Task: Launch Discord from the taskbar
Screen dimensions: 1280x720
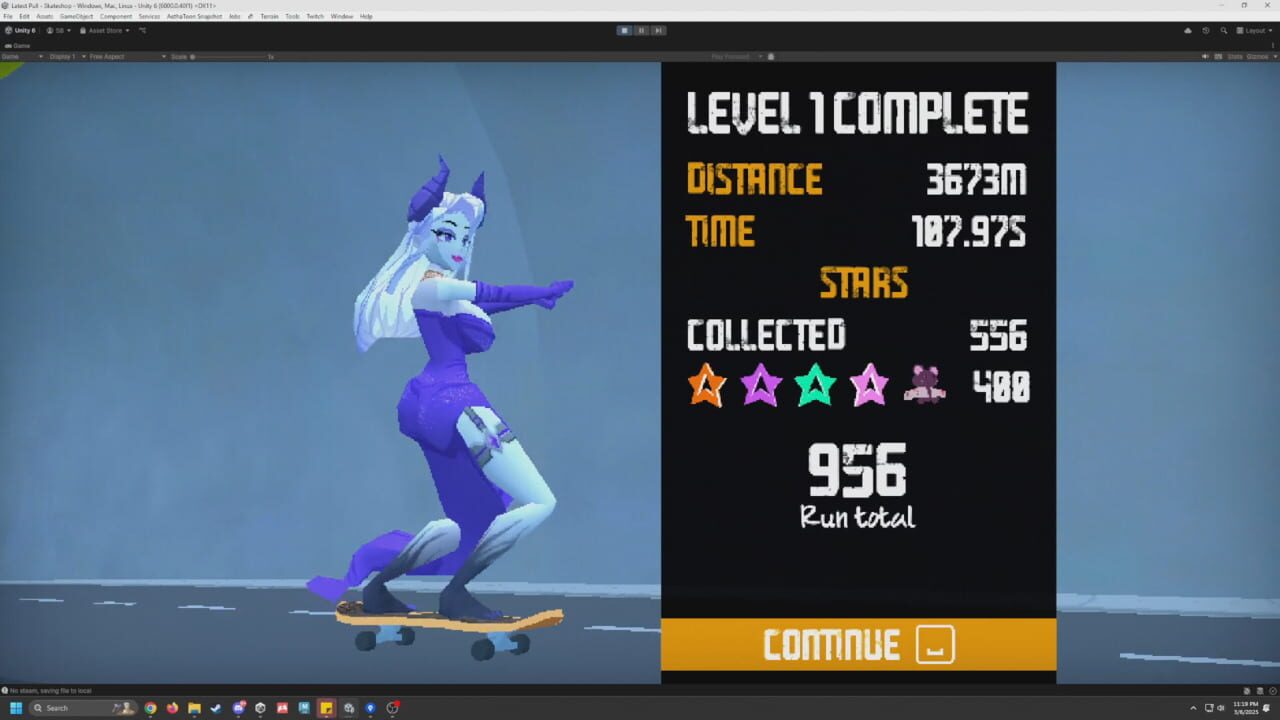Action: (x=238, y=708)
